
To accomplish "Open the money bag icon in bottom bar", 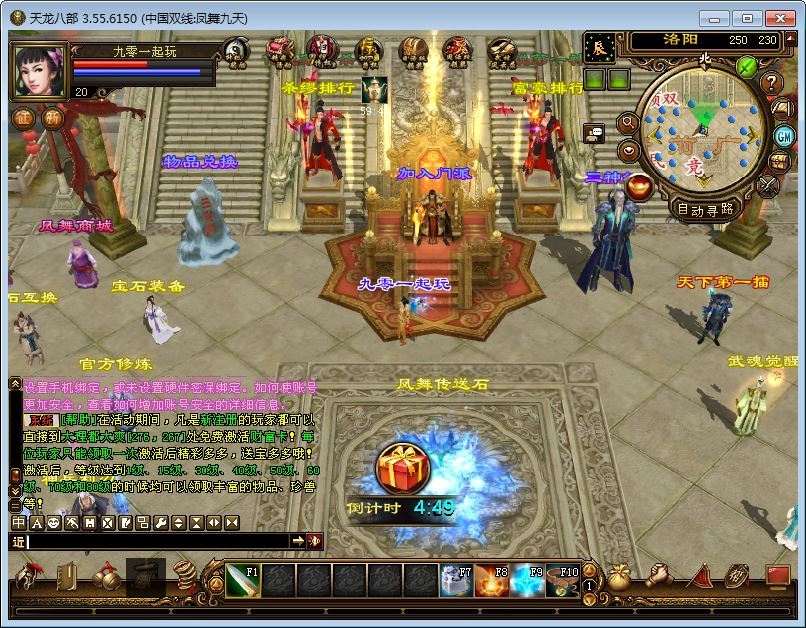I will click(622, 577).
